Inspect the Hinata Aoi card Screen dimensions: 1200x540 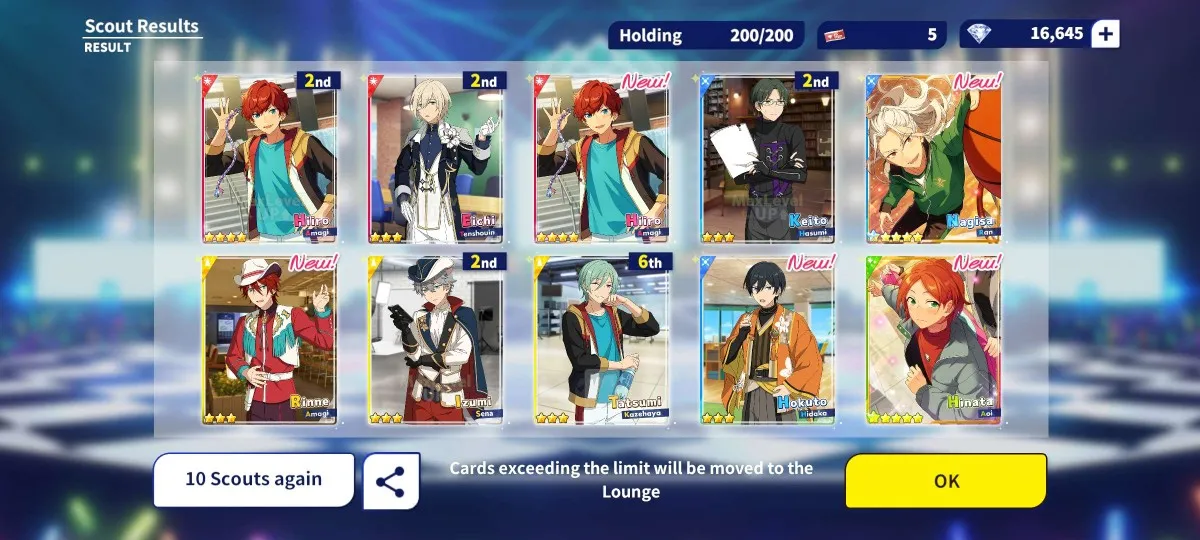[x=933, y=340]
